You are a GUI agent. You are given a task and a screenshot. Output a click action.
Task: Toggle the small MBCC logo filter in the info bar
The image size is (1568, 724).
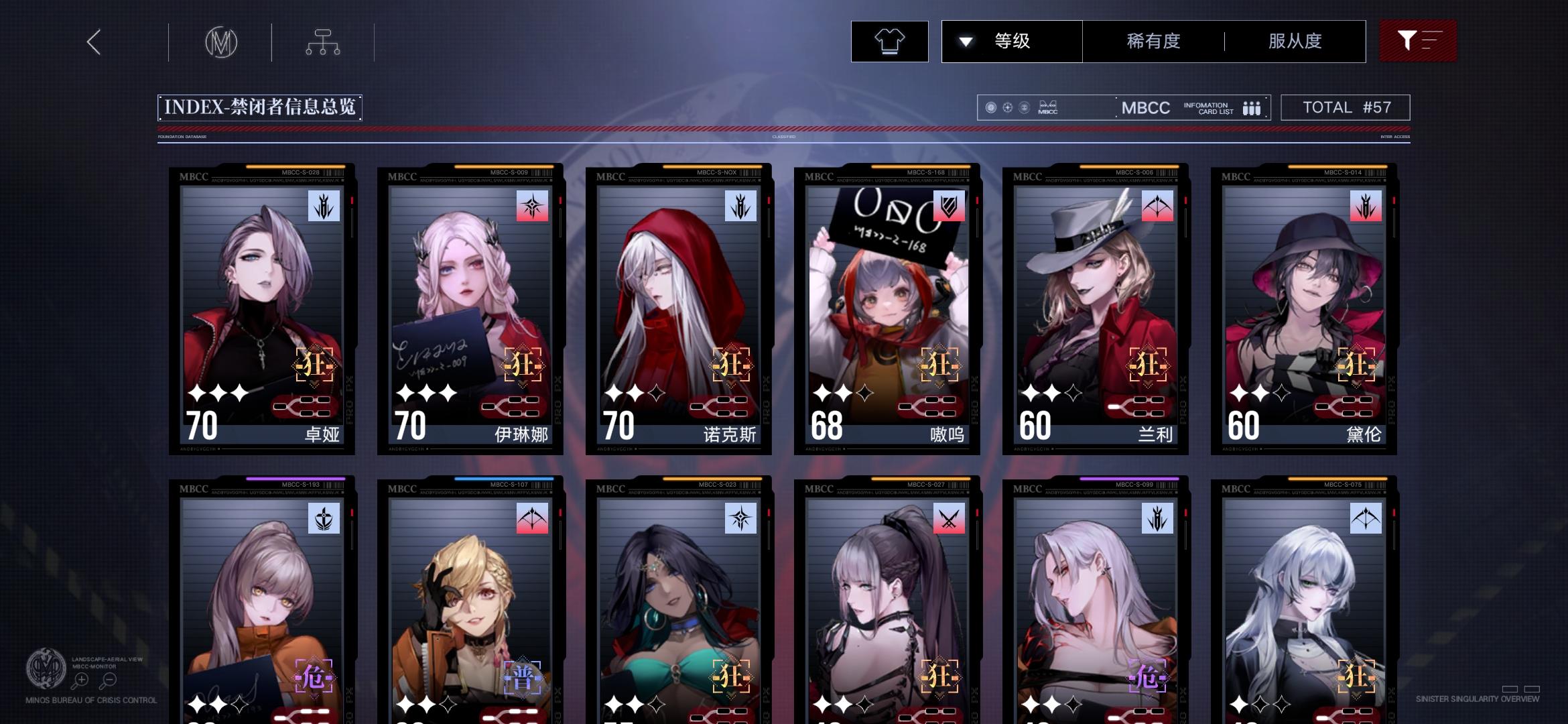pos(1046,107)
